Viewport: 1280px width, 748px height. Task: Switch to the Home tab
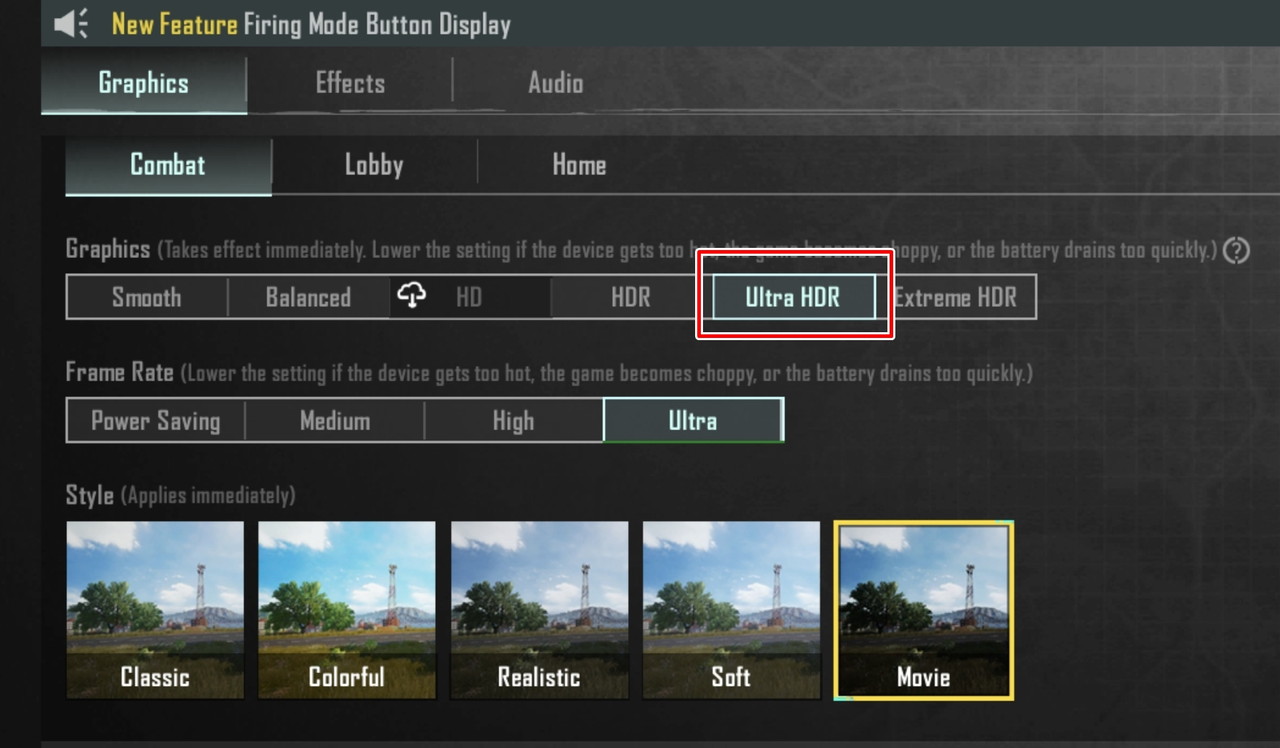pyautogui.click(x=579, y=164)
